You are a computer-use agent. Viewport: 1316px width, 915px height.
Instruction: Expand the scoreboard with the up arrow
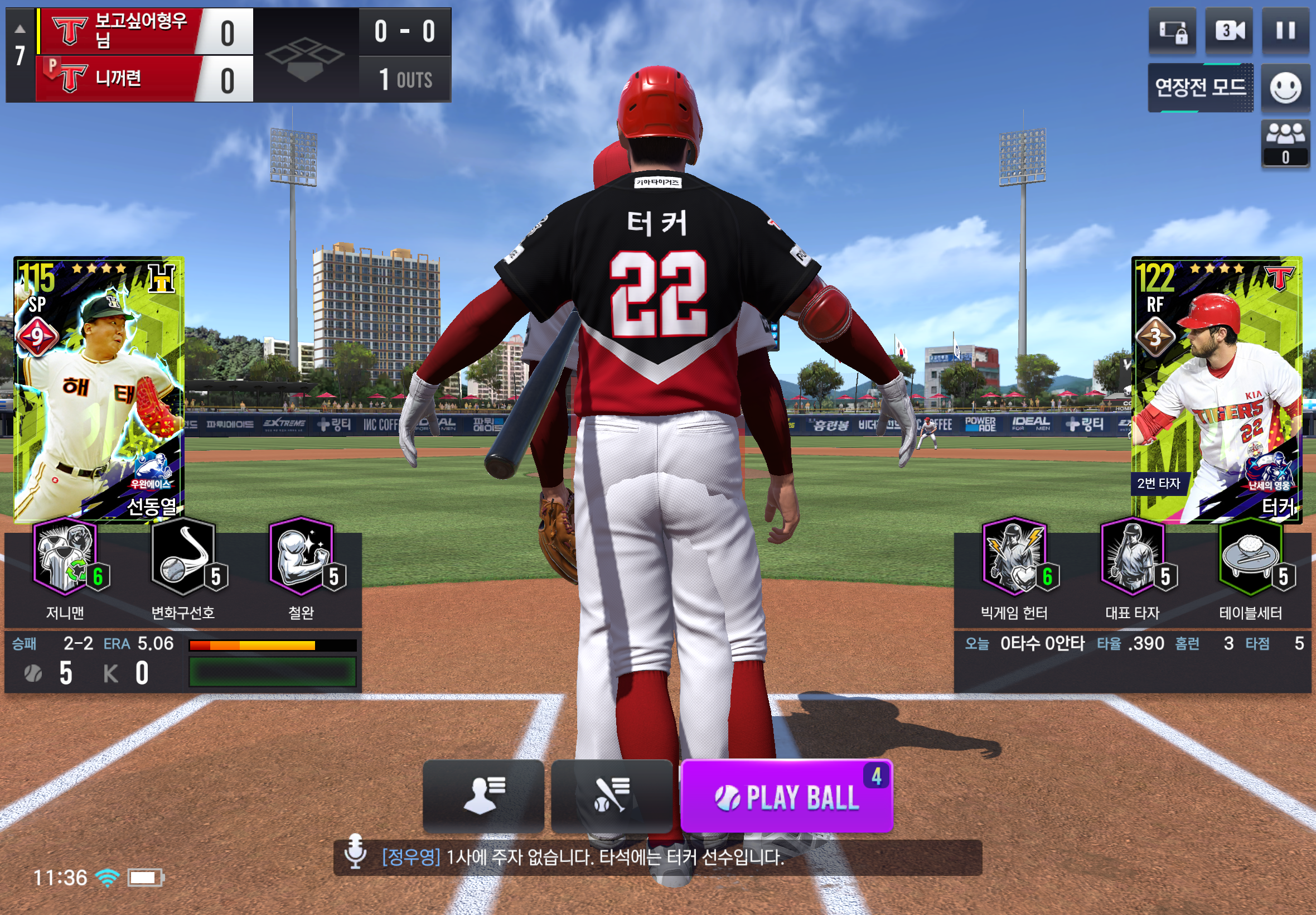pyautogui.click(x=20, y=28)
